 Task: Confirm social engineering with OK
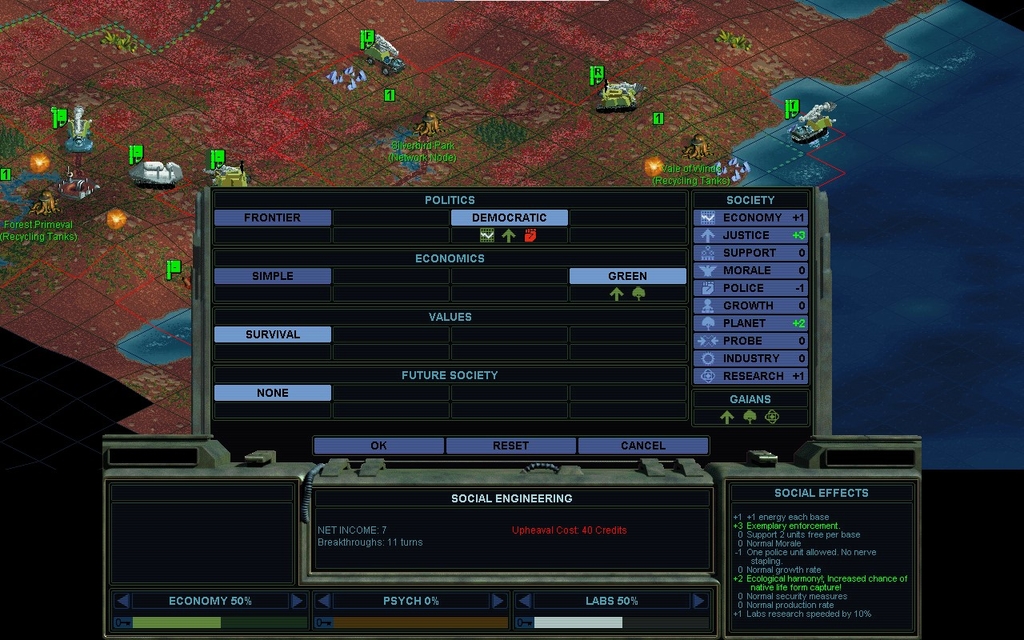pyautogui.click(x=378, y=446)
